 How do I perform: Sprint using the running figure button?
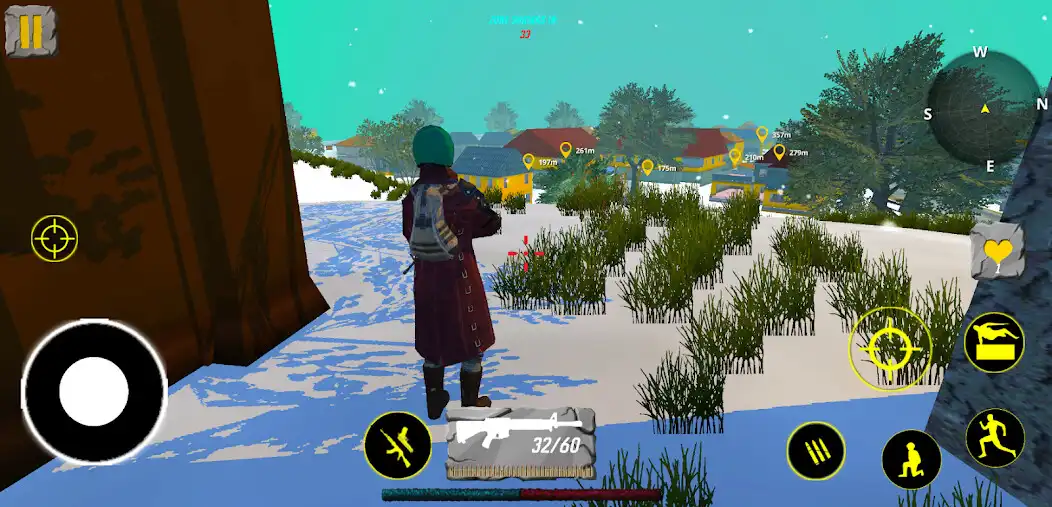tap(995, 438)
